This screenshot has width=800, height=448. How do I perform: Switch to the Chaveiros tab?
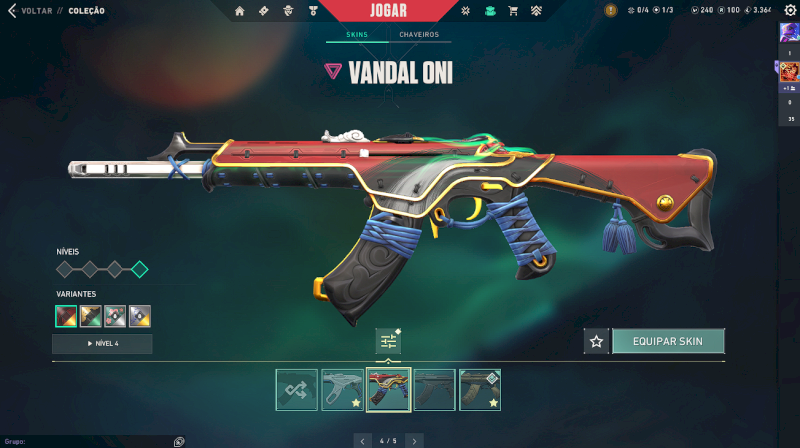pyautogui.click(x=419, y=35)
